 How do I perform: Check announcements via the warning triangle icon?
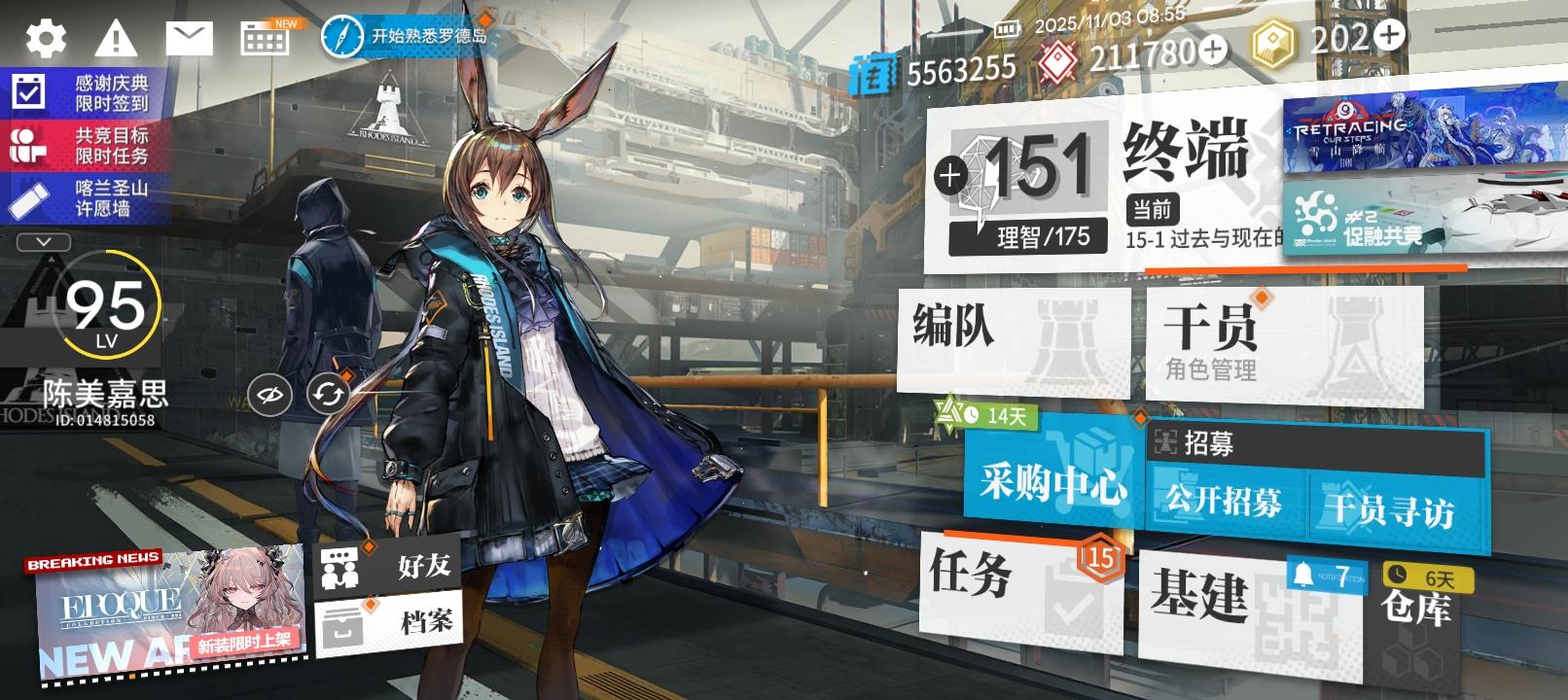pyautogui.click(x=117, y=39)
